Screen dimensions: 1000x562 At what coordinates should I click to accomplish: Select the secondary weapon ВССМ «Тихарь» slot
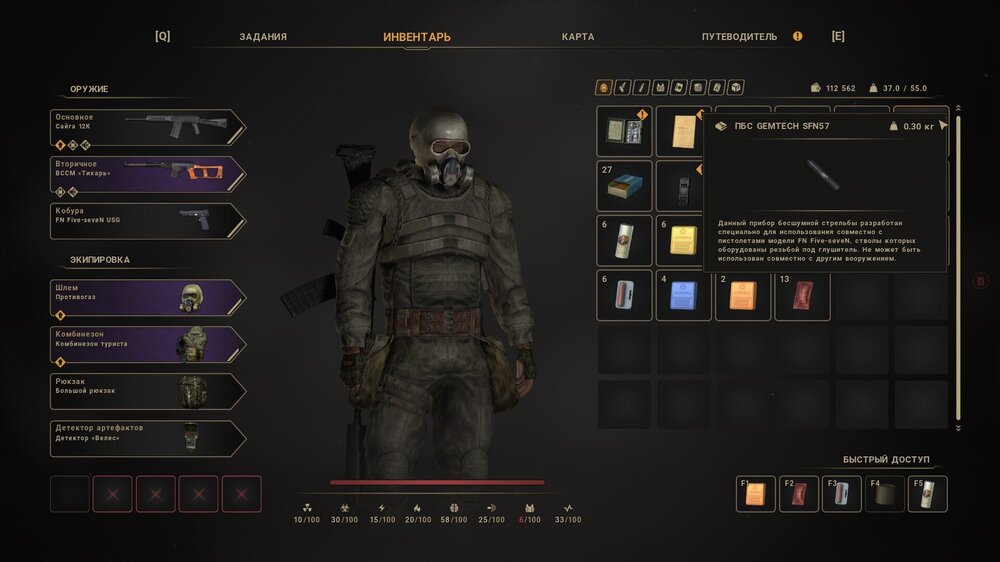[146, 174]
